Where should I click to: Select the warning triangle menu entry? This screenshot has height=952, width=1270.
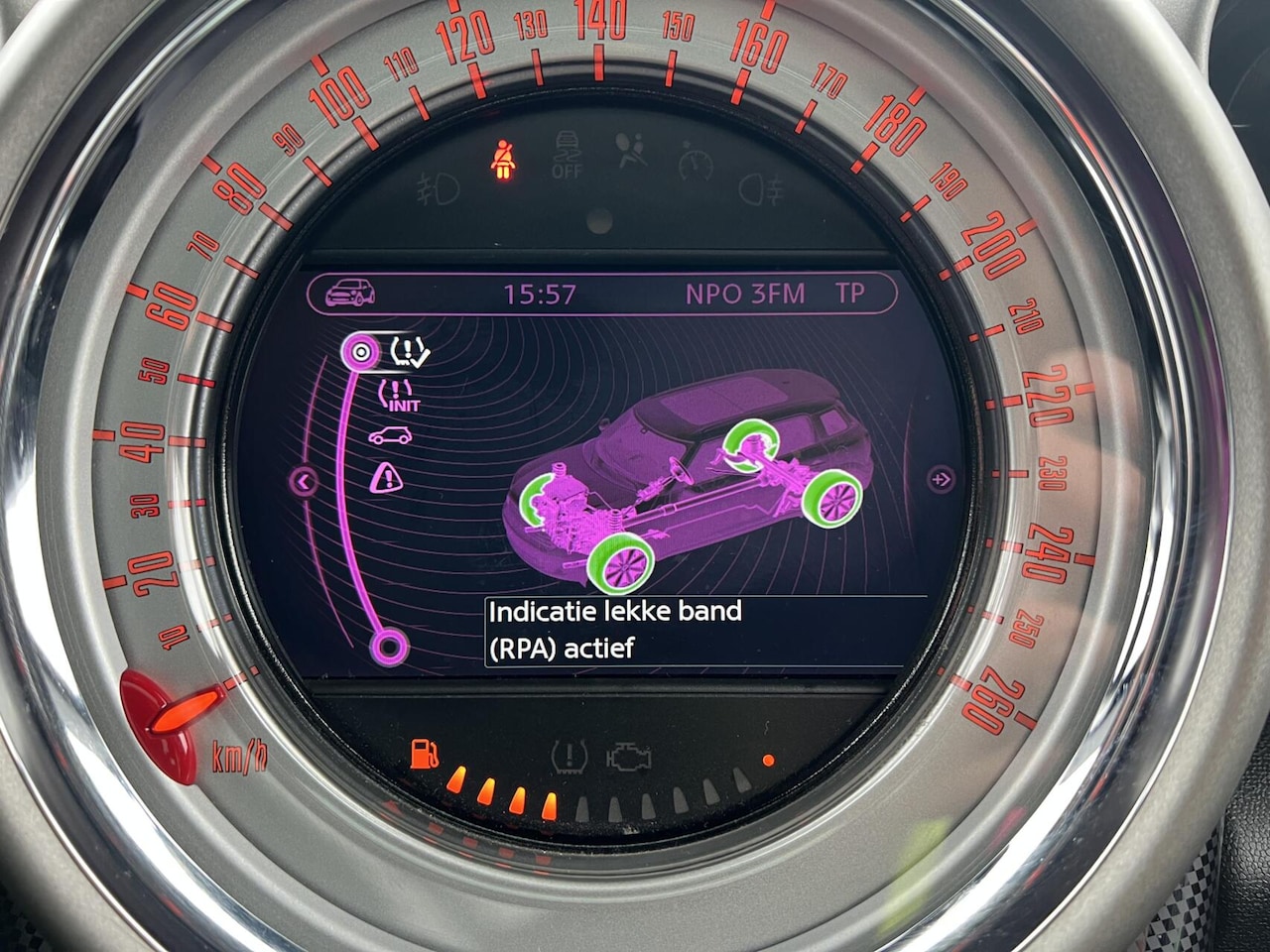point(386,479)
